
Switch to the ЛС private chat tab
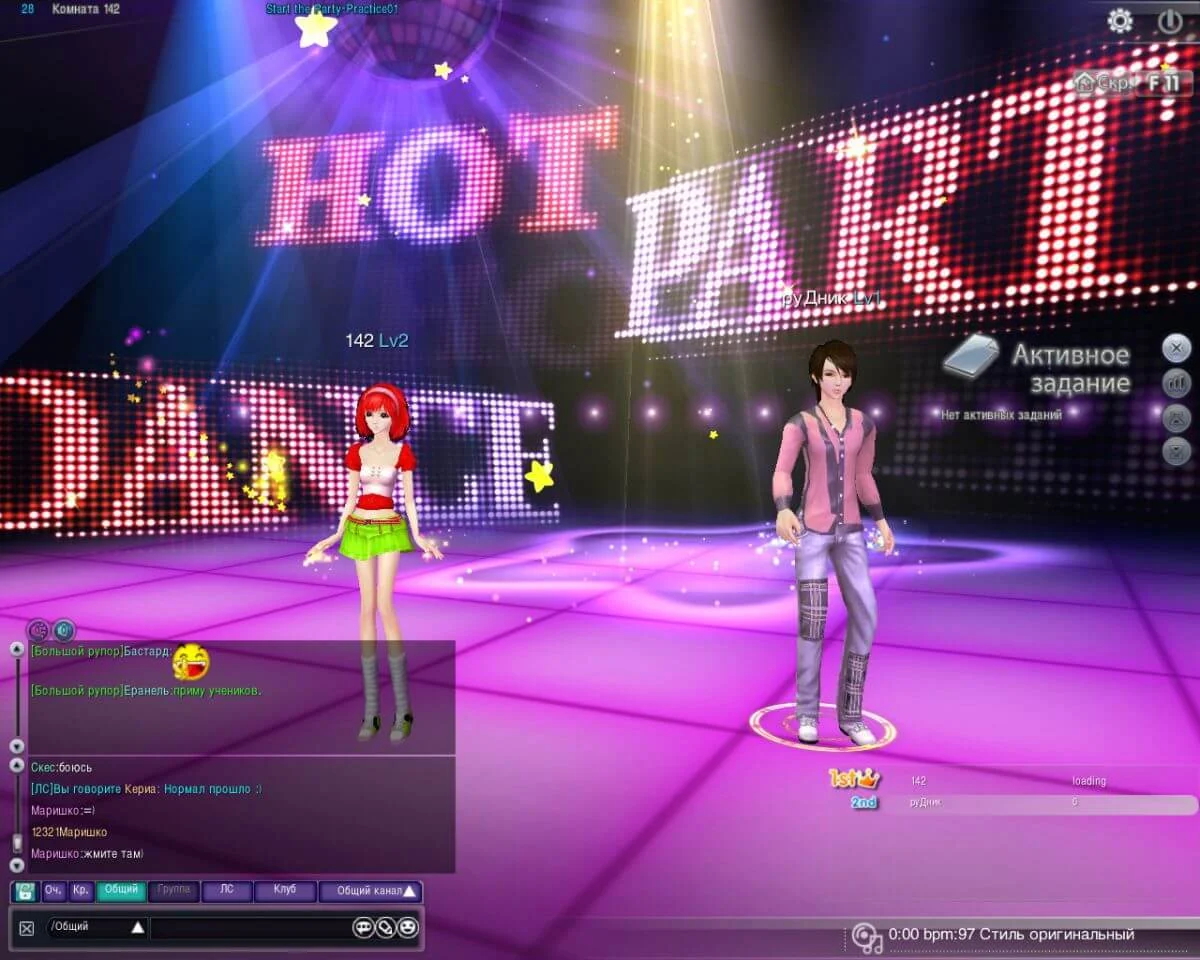pyautogui.click(x=227, y=890)
